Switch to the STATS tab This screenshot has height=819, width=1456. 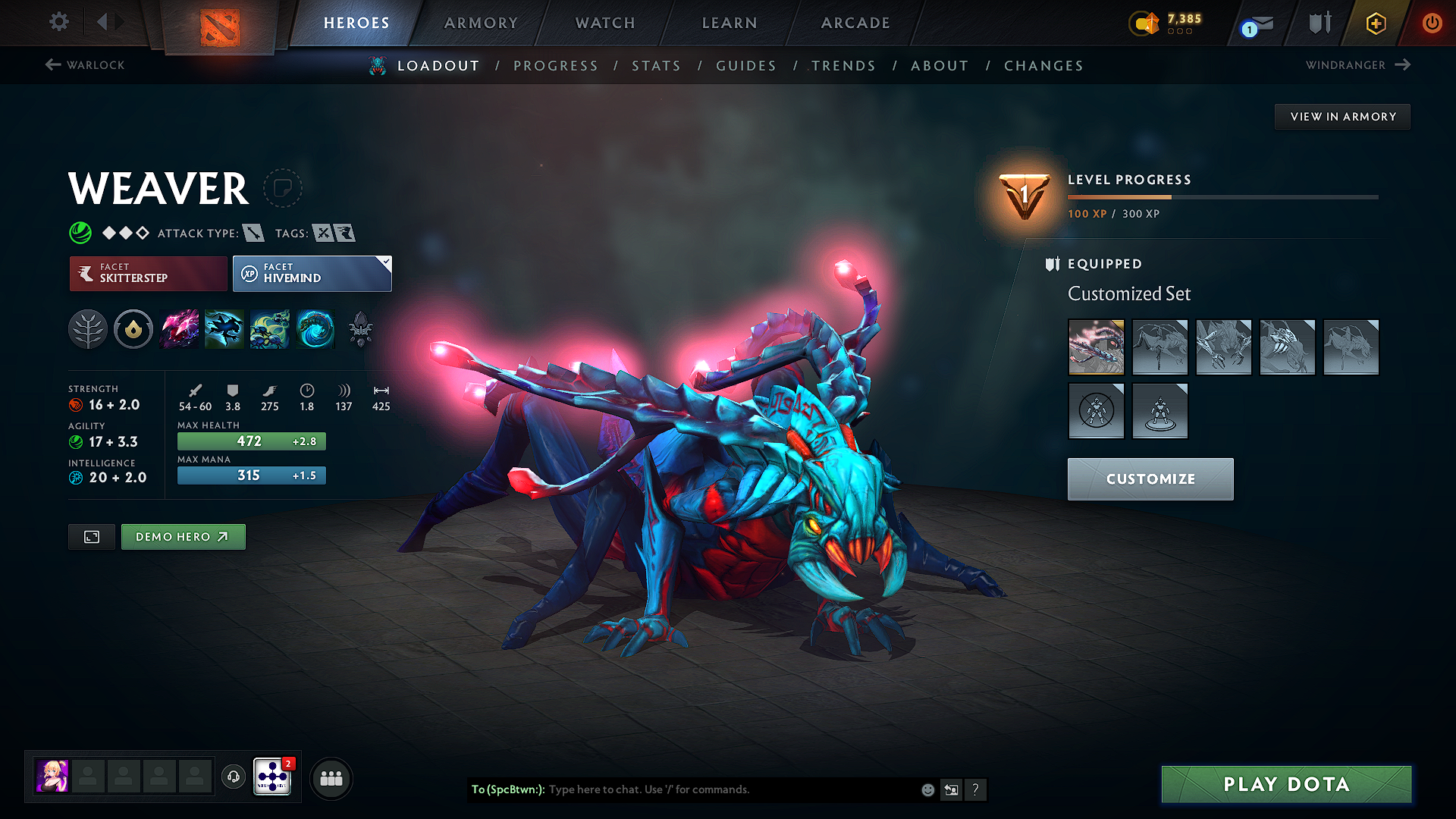point(657,65)
